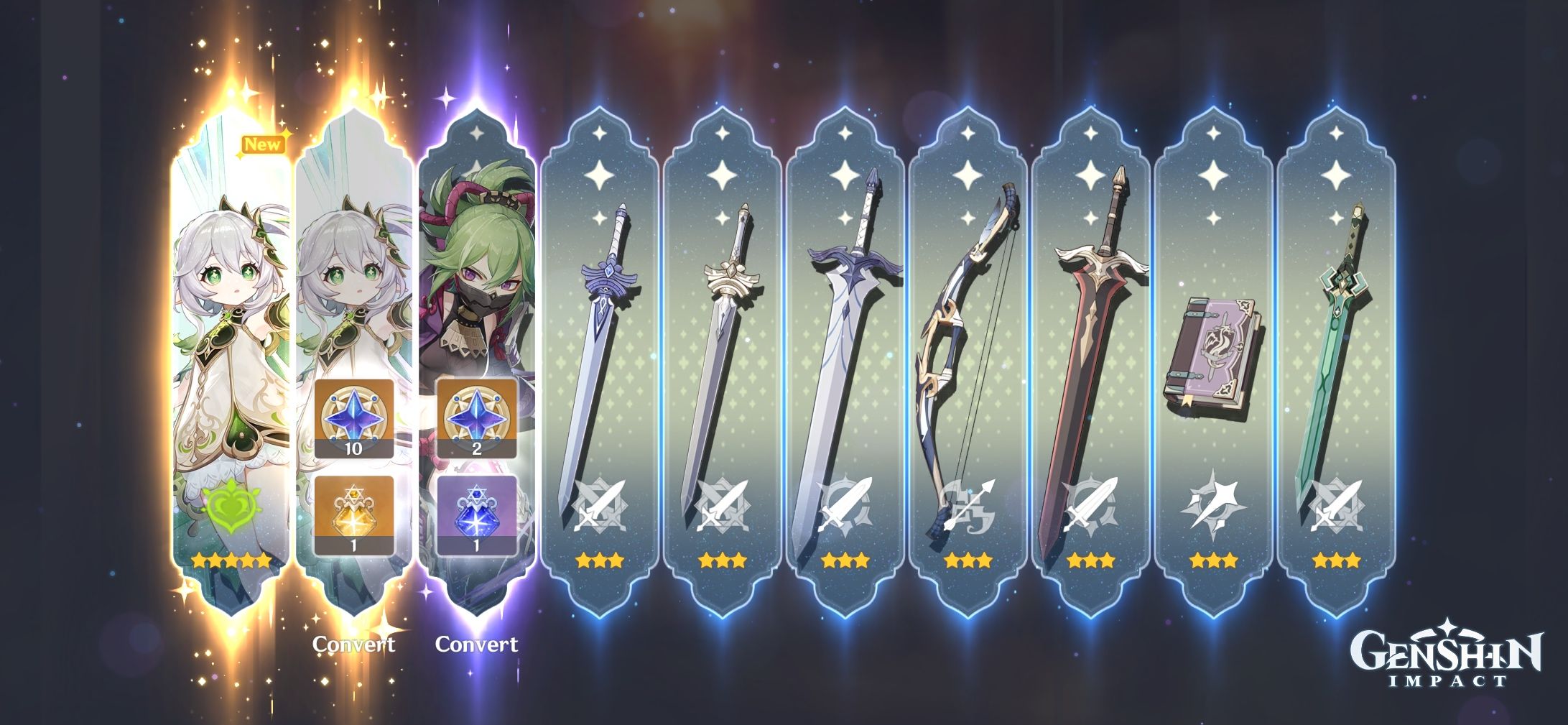The height and width of the screenshot is (725, 1568).
Task: Select the Raven Bow weapon card
Action: pyautogui.click(x=968, y=338)
